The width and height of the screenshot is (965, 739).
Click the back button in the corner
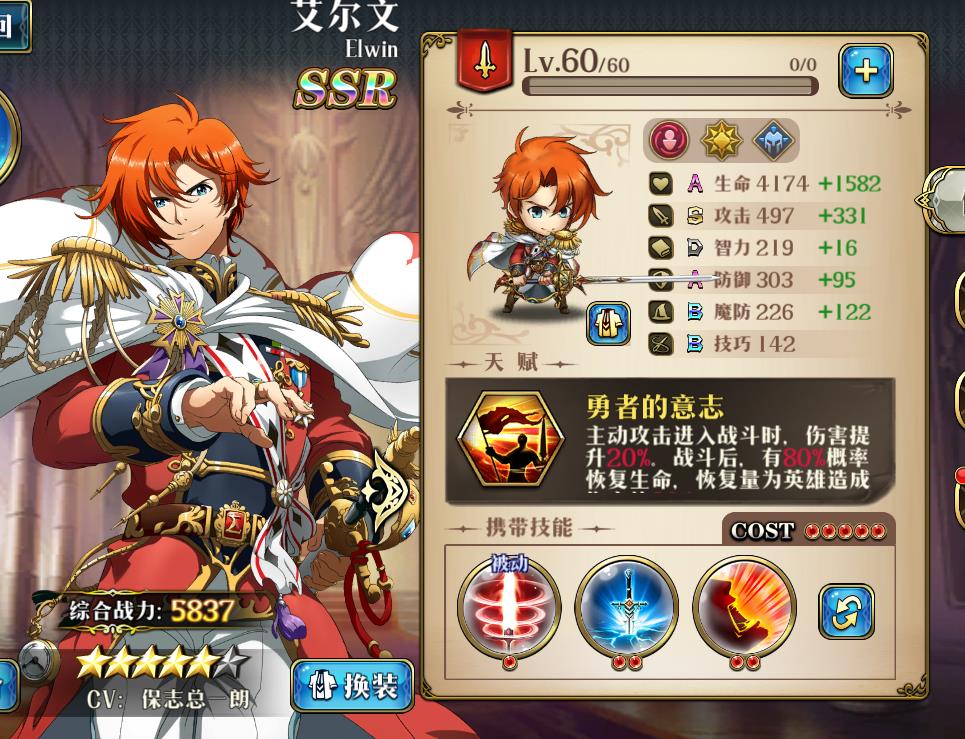(x=10, y=25)
